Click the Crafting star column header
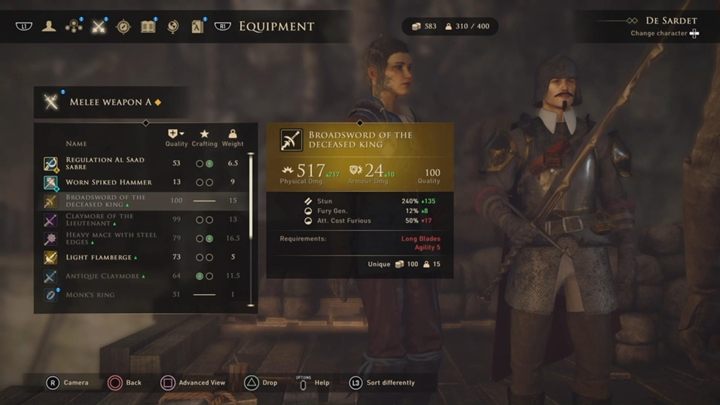 pyautogui.click(x=204, y=138)
